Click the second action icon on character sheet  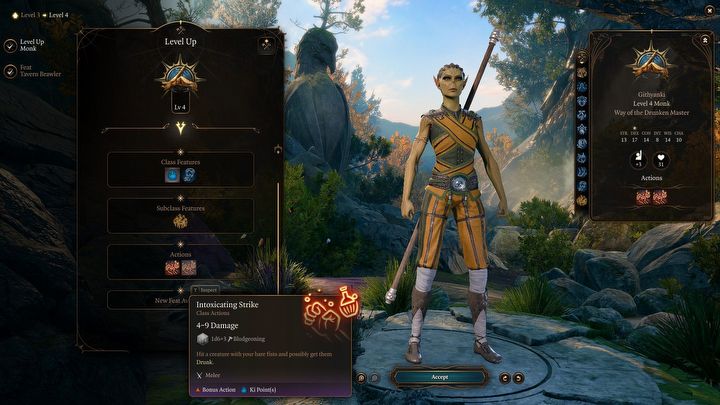coord(658,197)
